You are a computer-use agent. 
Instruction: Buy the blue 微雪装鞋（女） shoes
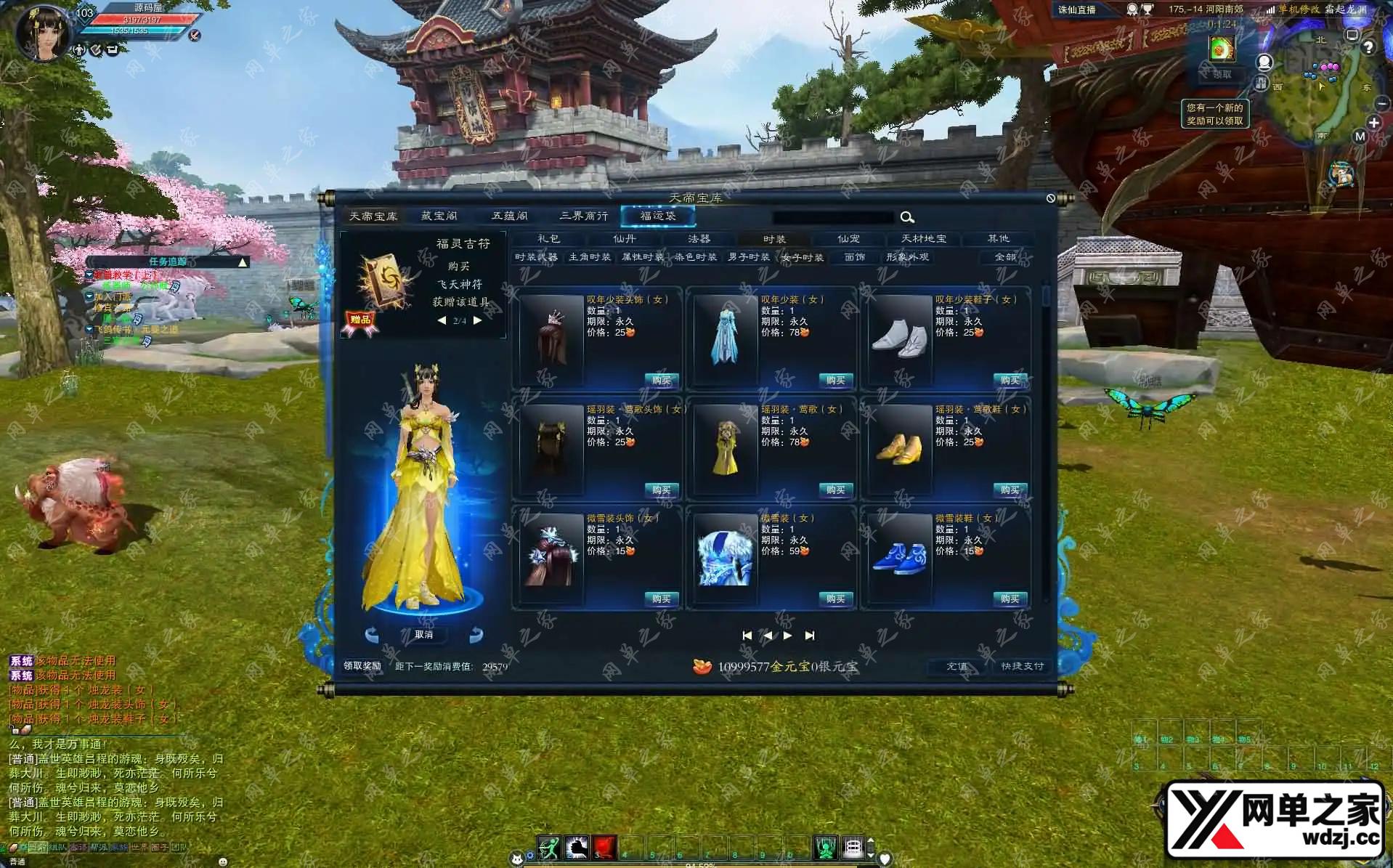pyautogui.click(x=1010, y=599)
